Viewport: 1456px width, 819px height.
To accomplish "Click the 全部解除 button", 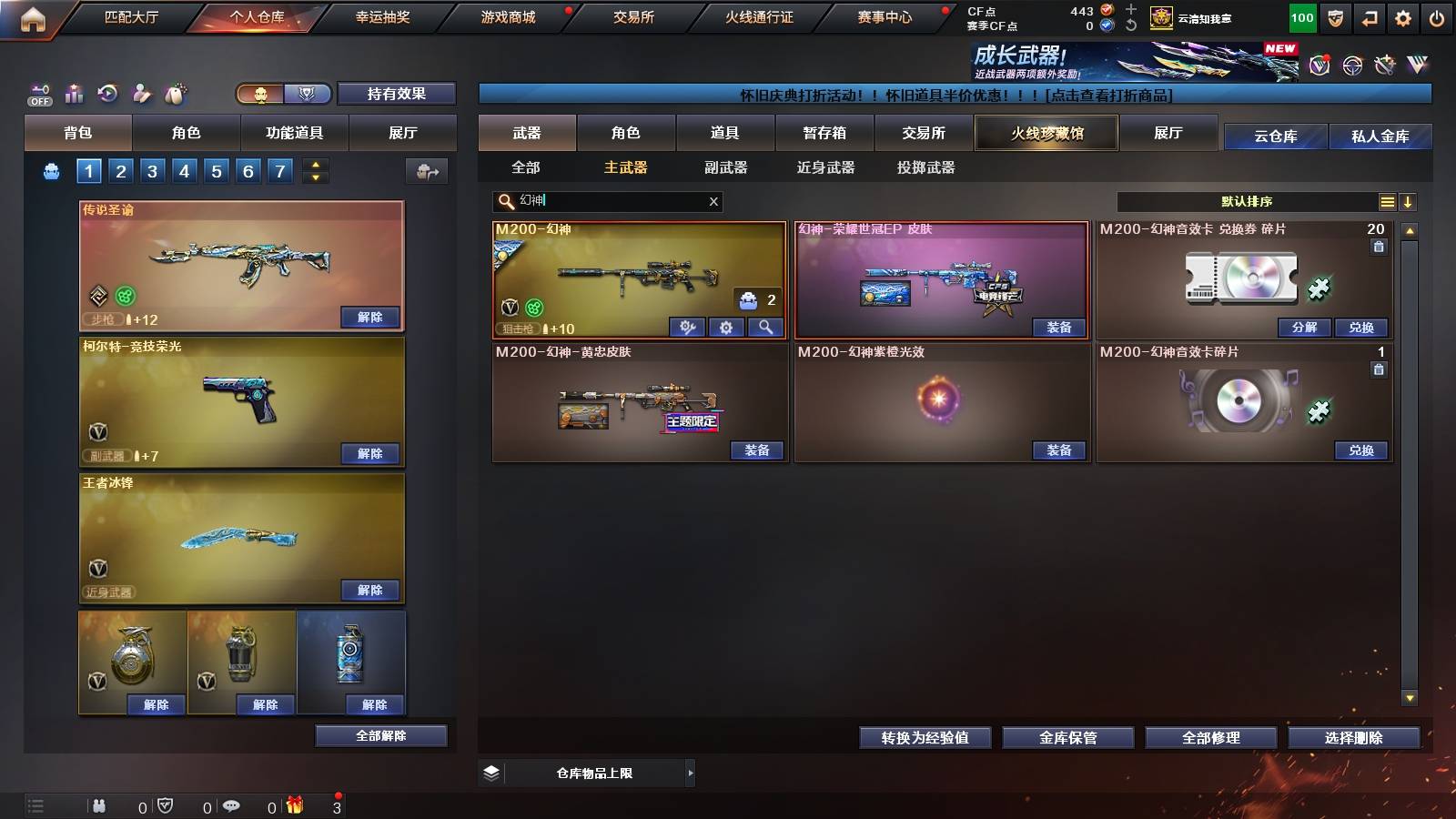I will [x=380, y=735].
